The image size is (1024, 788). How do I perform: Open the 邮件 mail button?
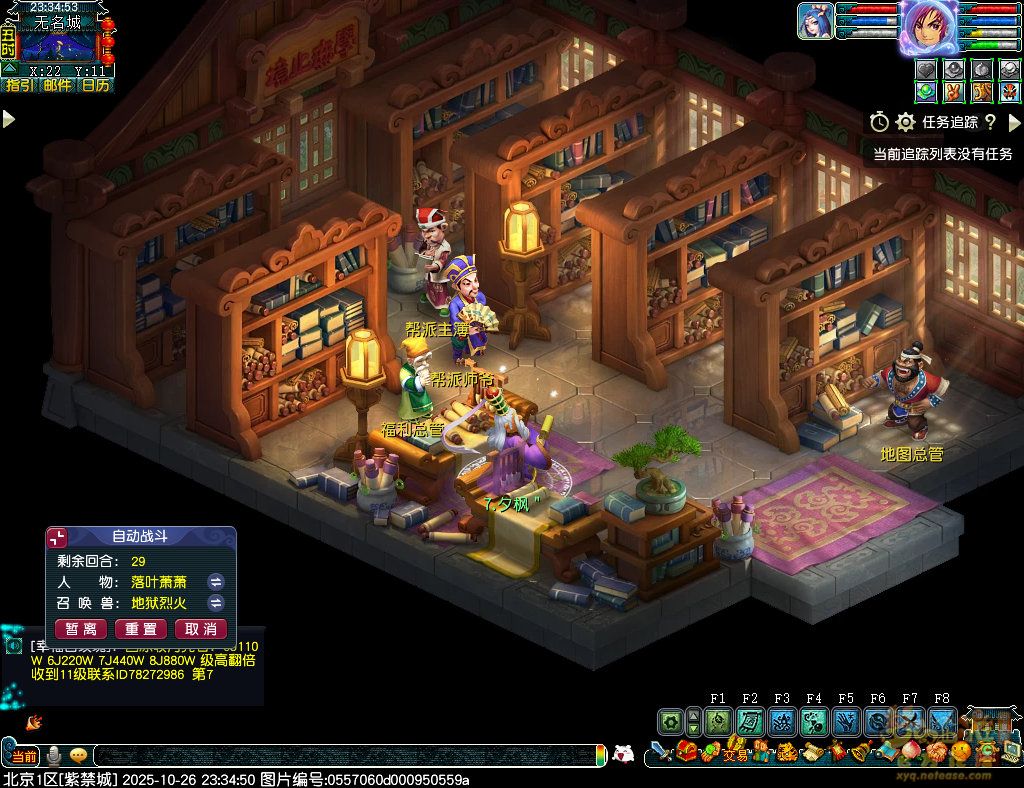coord(57,86)
